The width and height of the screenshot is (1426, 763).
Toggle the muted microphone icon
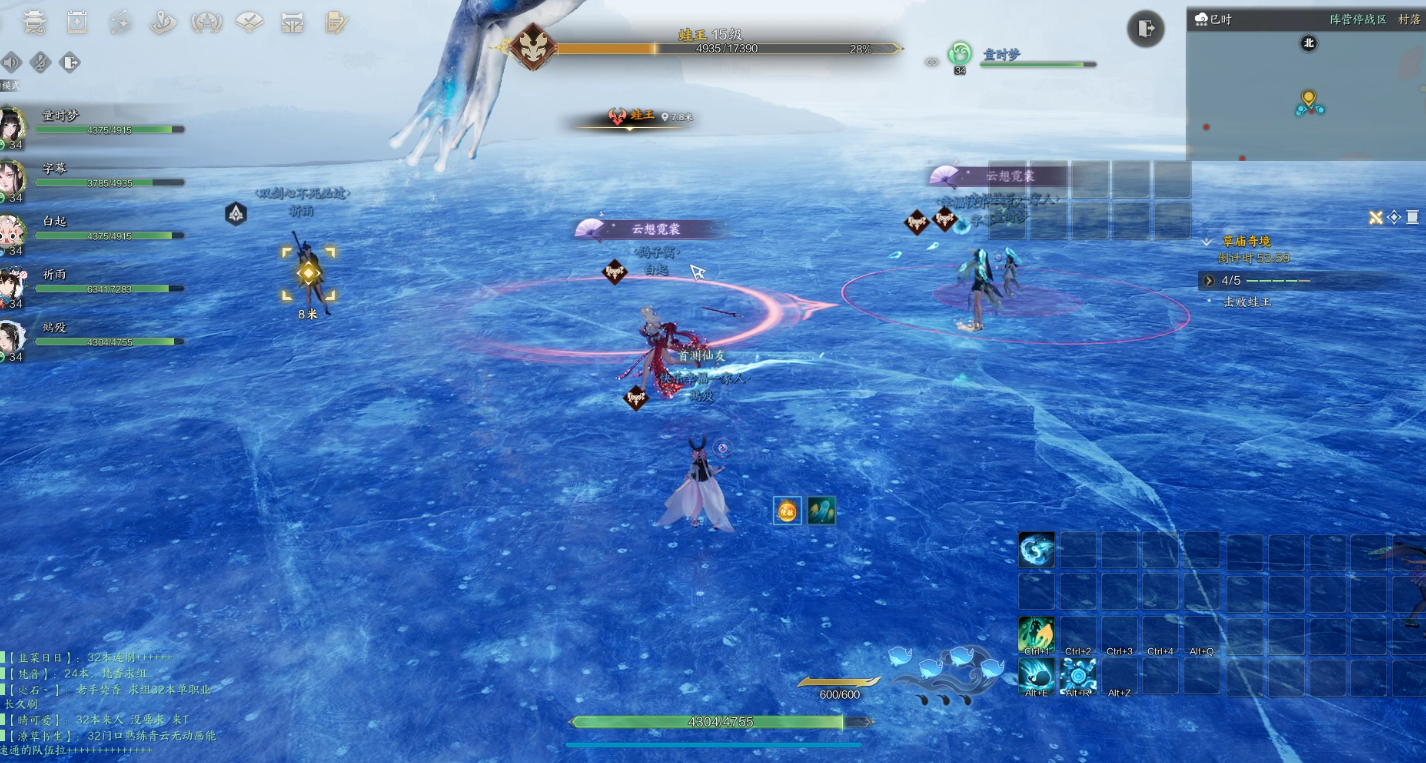click(x=40, y=63)
